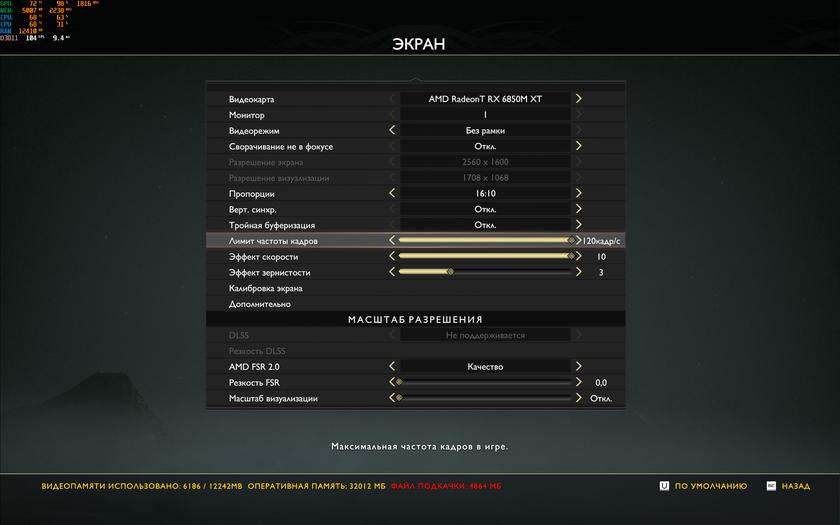Increase Эффект зернистости with right arrow
Viewport: 840px width, 525px height.
578,272
